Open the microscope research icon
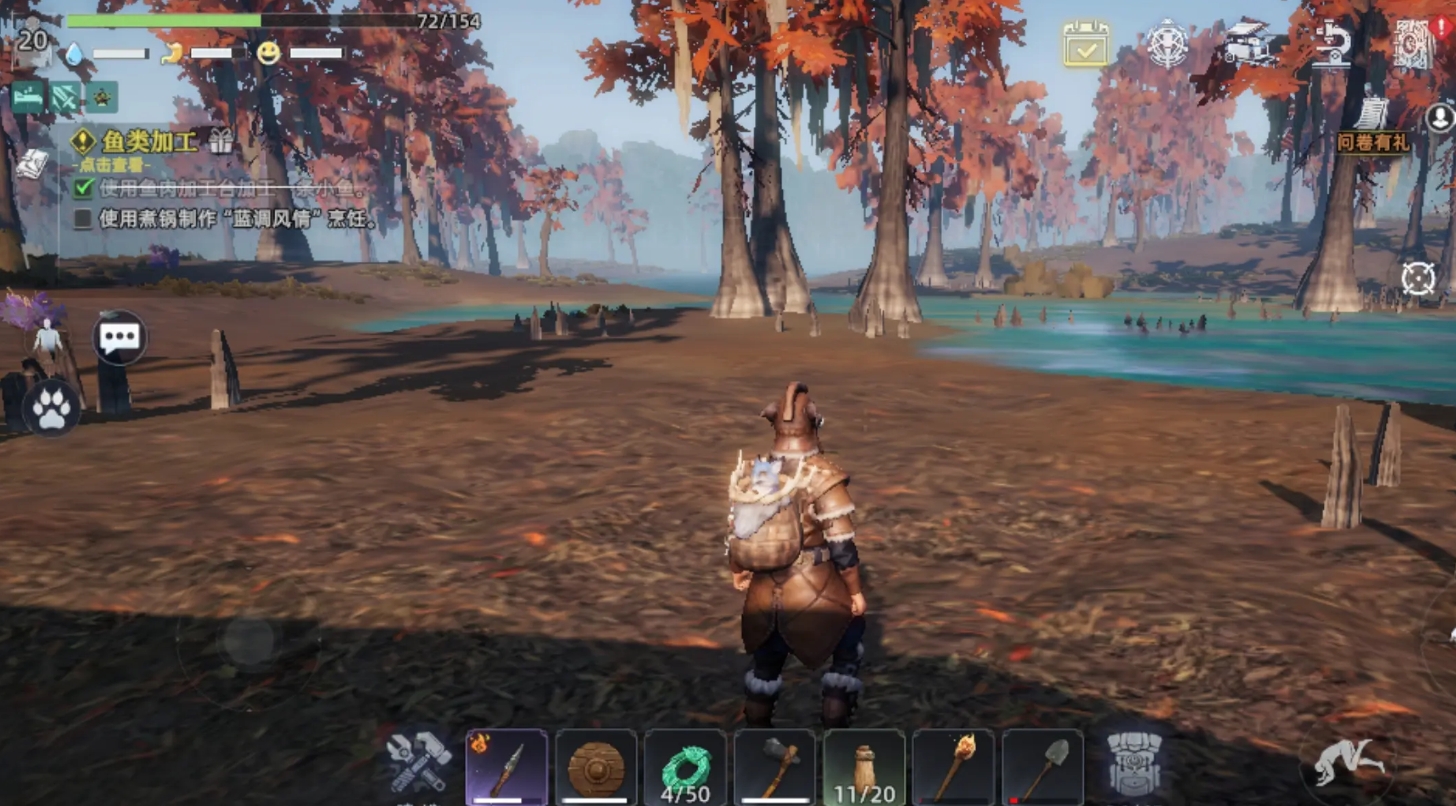This screenshot has width=1456, height=806. [x=1332, y=44]
